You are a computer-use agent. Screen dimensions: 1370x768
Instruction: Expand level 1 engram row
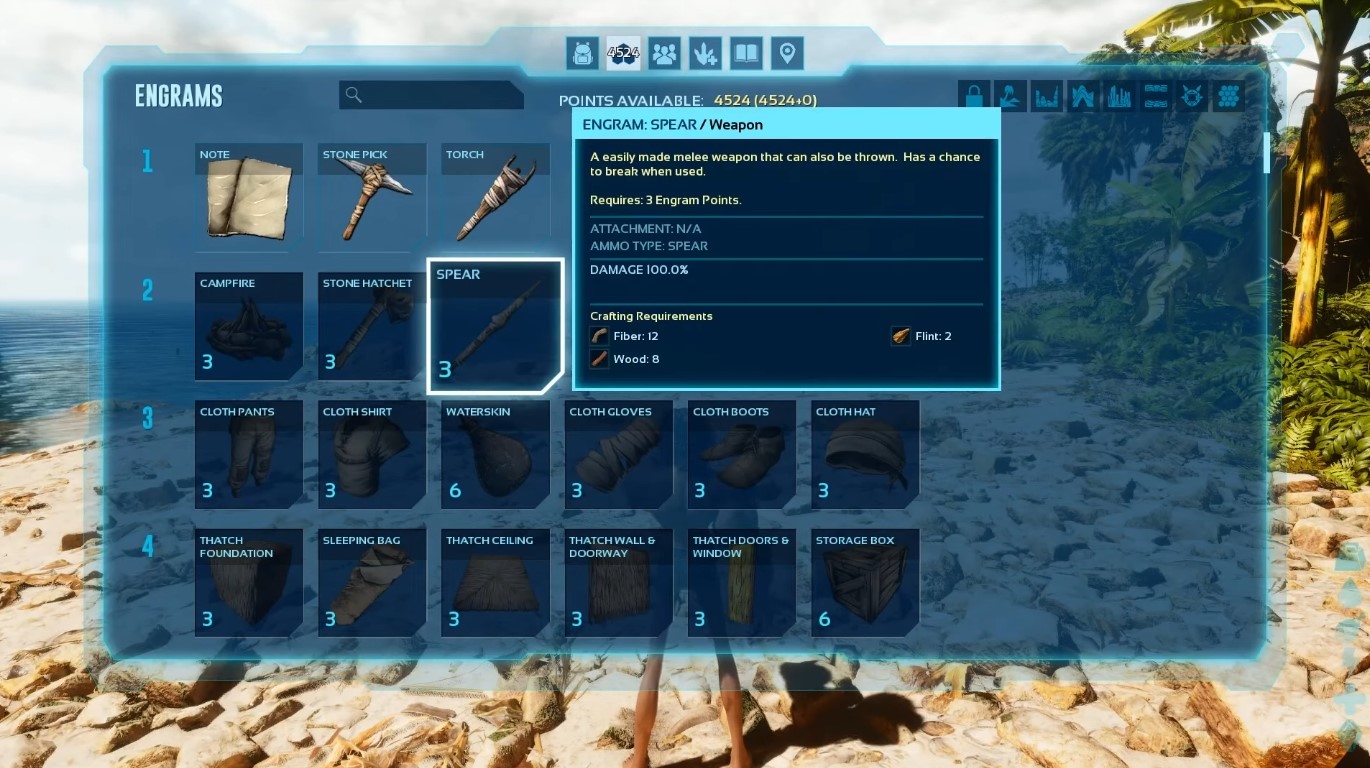(148, 160)
